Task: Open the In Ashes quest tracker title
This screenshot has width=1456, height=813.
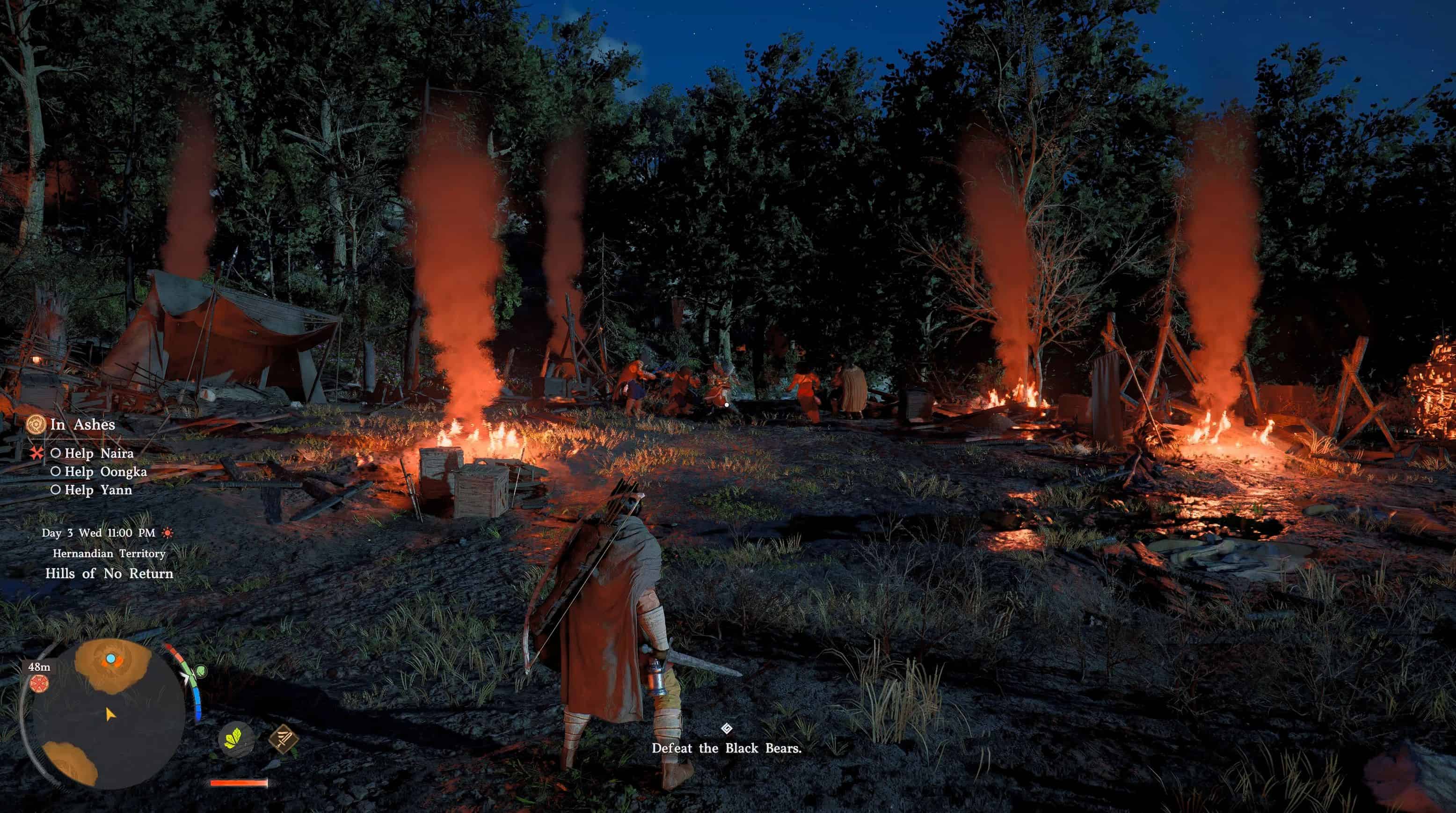Action: [82, 425]
